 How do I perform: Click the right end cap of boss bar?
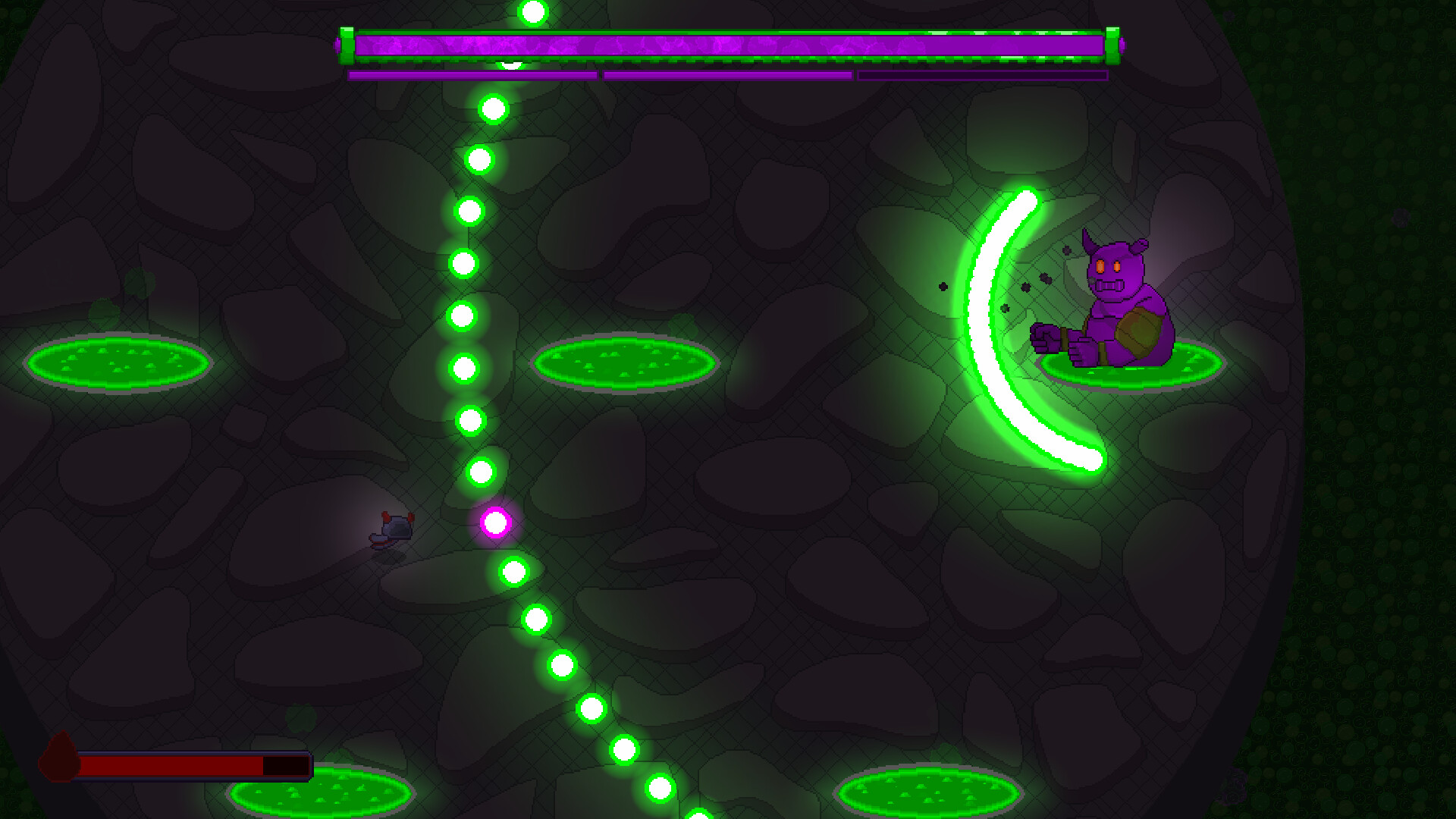point(1111,44)
